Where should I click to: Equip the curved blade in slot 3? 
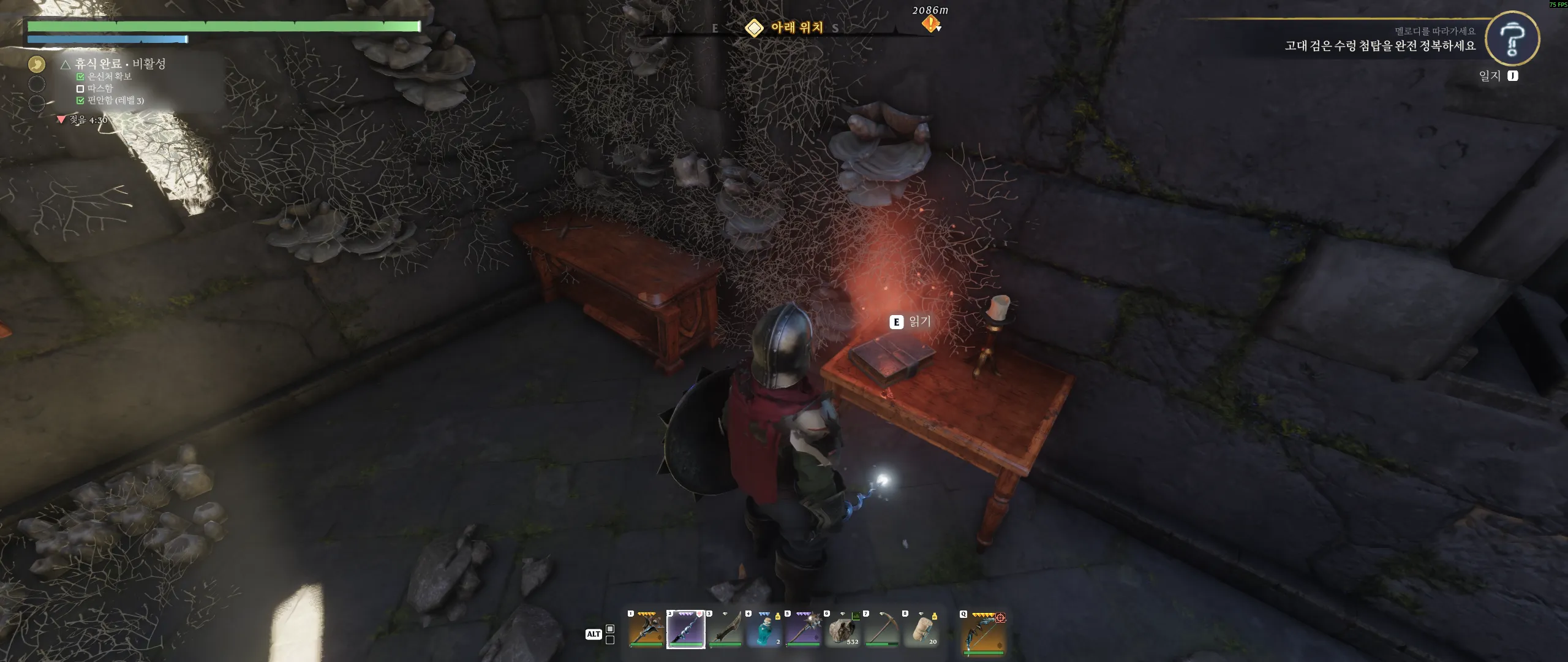click(x=725, y=630)
